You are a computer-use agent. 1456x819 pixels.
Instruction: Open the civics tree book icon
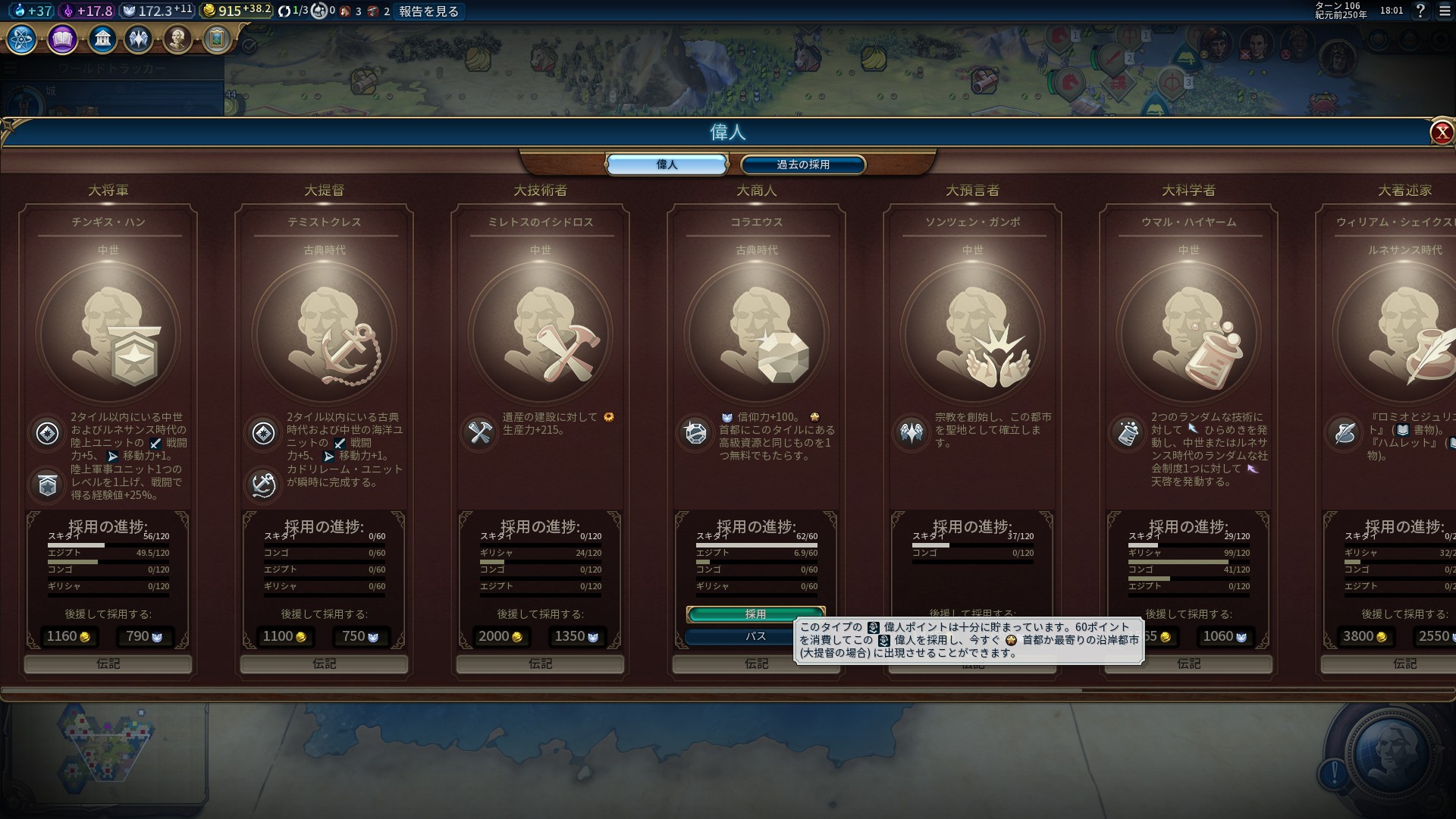click(x=62, y=39)
